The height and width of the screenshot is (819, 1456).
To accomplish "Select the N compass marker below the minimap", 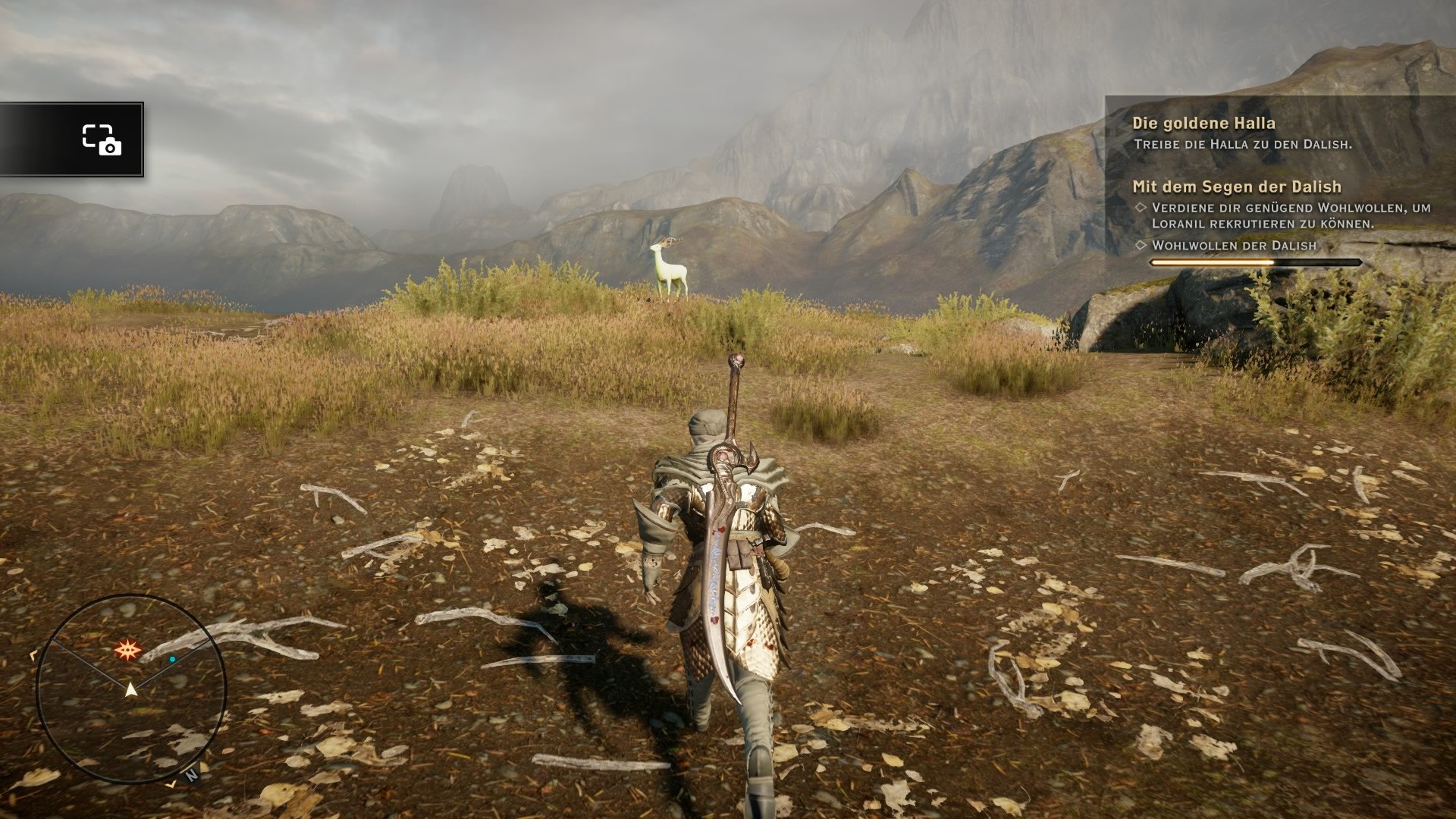I will click(192, 776).
